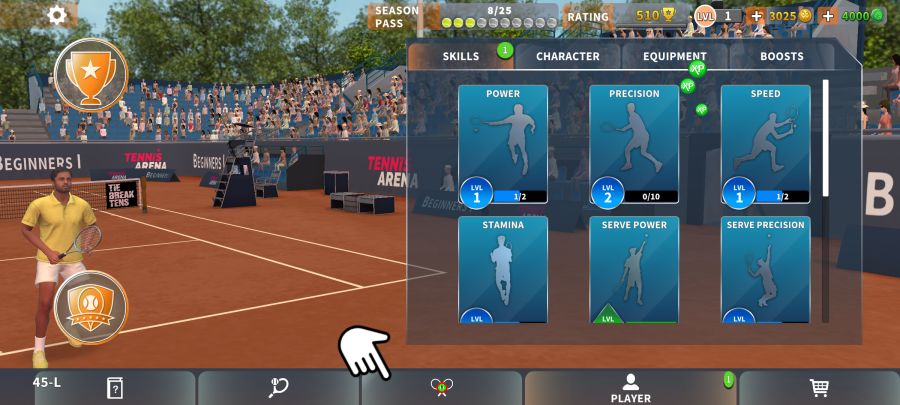Image resolution: width=900 pixels, height=405 pixels.
Task: Select the Serve Power skill card
Action: 634,269
